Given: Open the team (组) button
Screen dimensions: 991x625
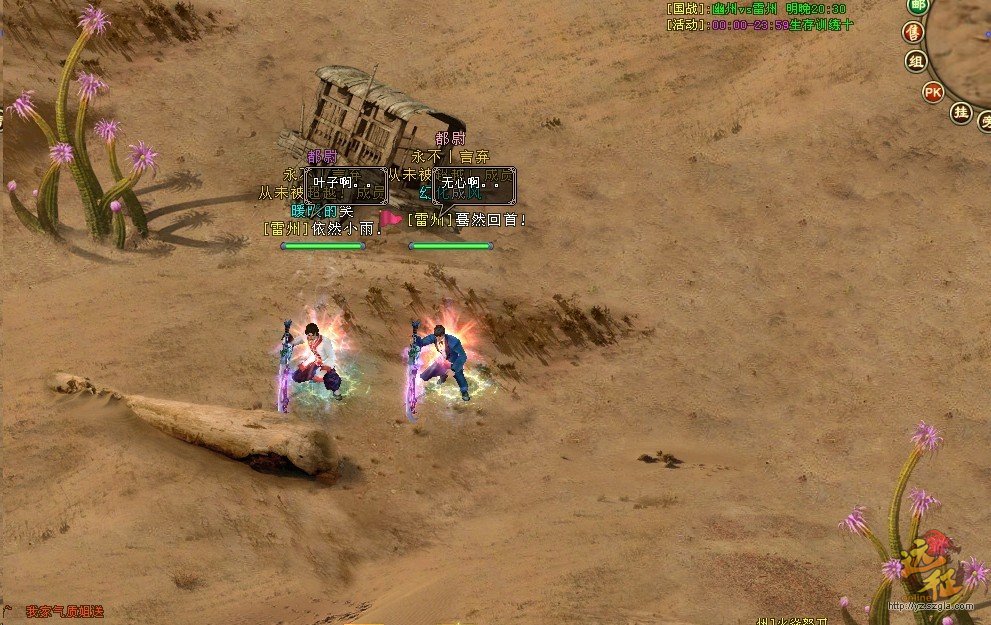Looking at the screenshot, I should pyautogui.click(x=916, y=61).
